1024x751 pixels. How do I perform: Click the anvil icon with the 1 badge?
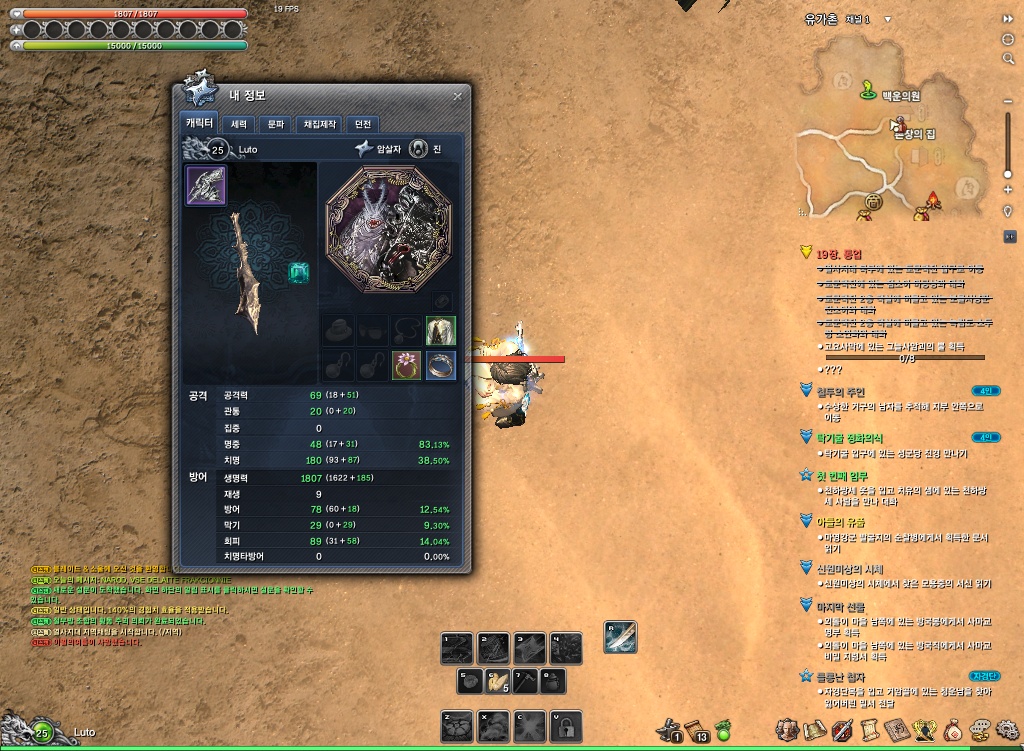pos(669,729)
